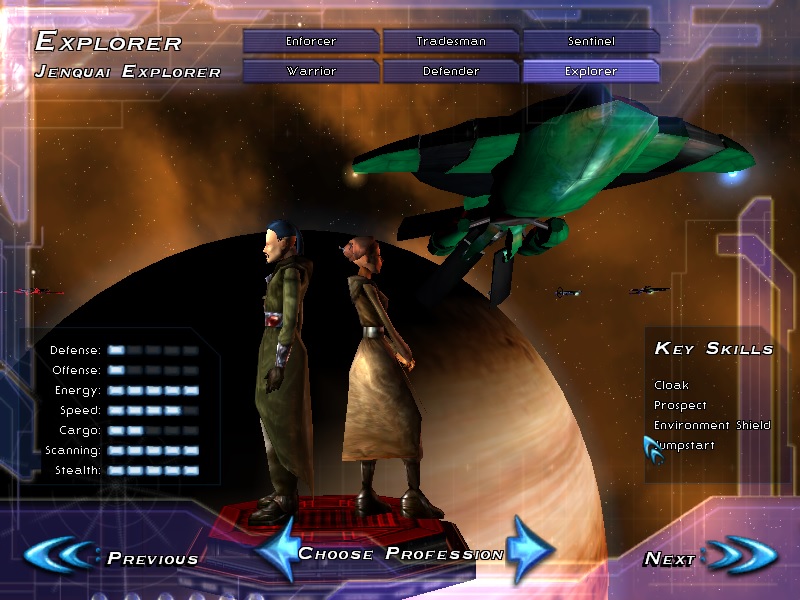Pick the Sentinel profession button
The width and height of the screenshot is (800, 600).
point(590,41)
